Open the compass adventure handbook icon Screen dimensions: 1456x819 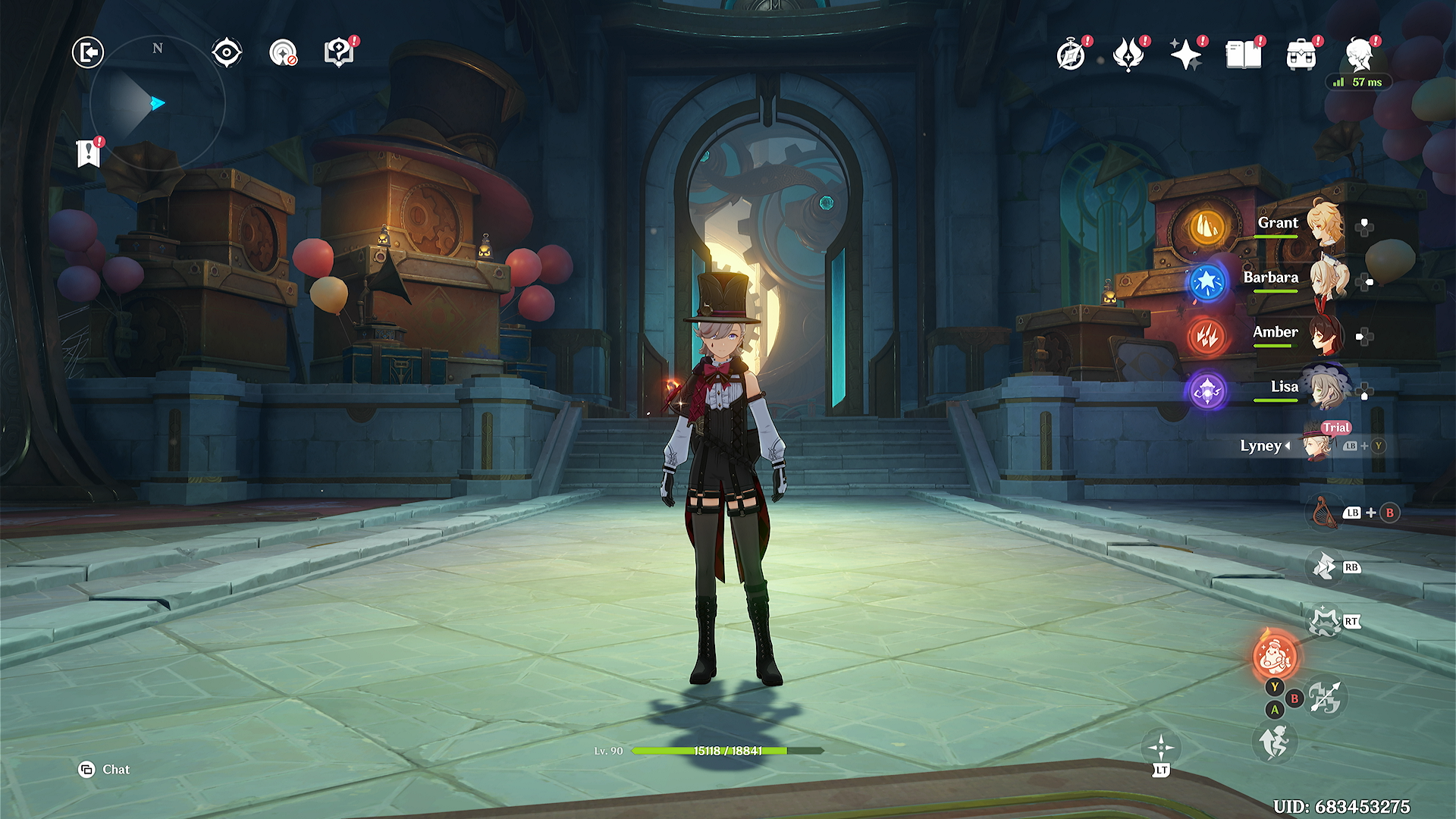(x=1071, y=55)
